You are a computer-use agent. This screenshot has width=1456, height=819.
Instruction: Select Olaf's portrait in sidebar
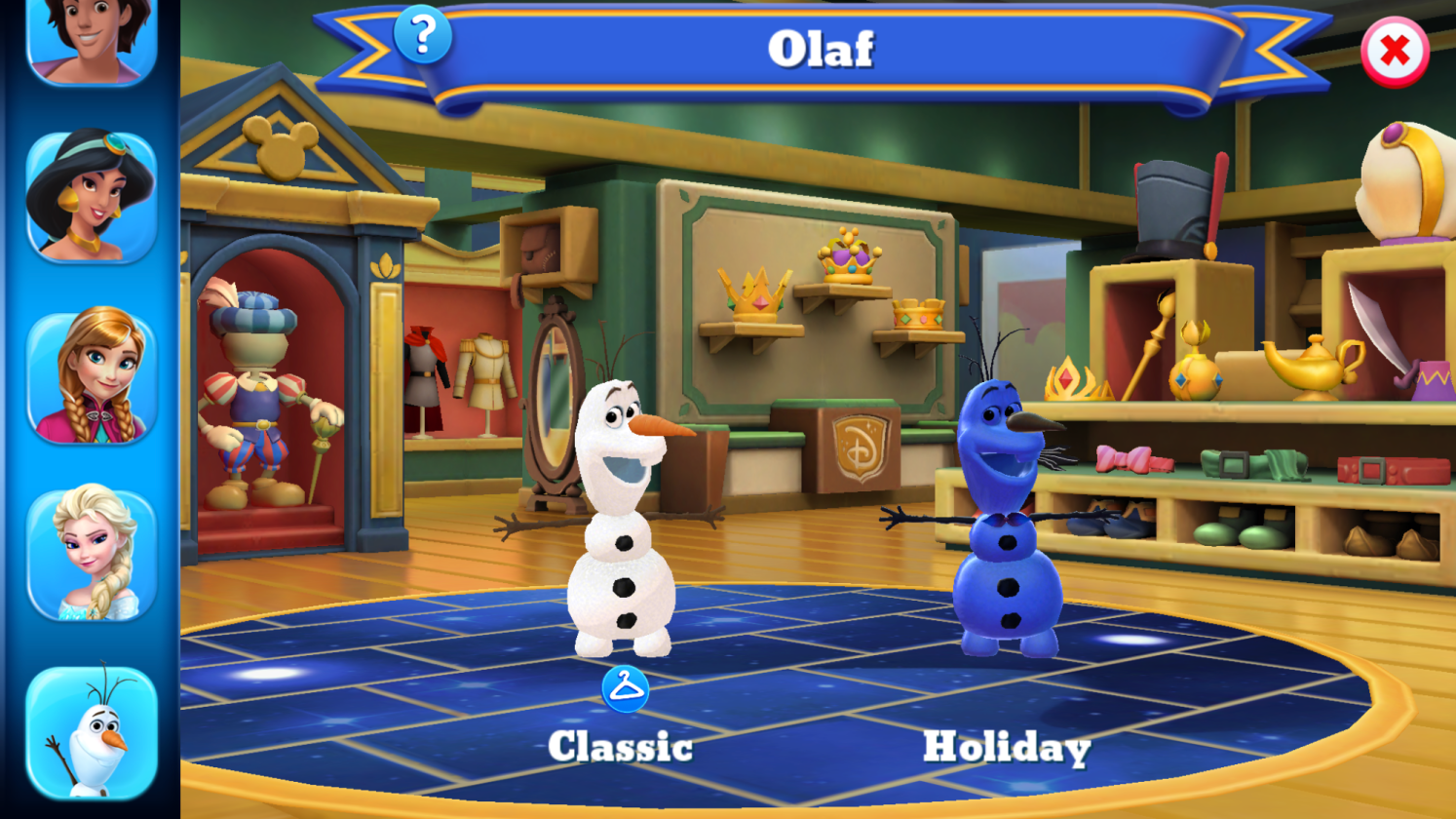(x=92, y=731)
